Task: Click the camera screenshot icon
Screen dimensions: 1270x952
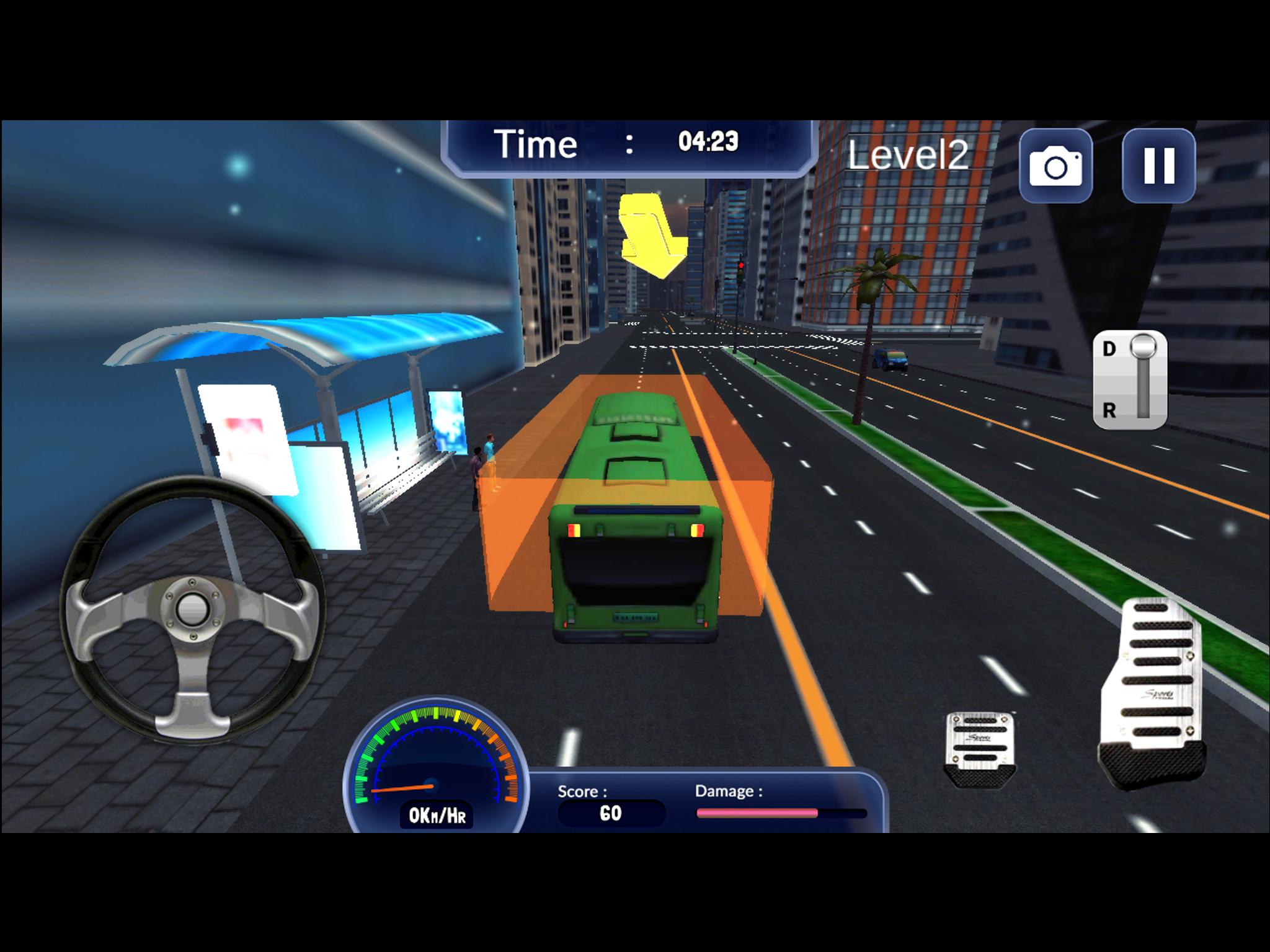Action: 1055,164
